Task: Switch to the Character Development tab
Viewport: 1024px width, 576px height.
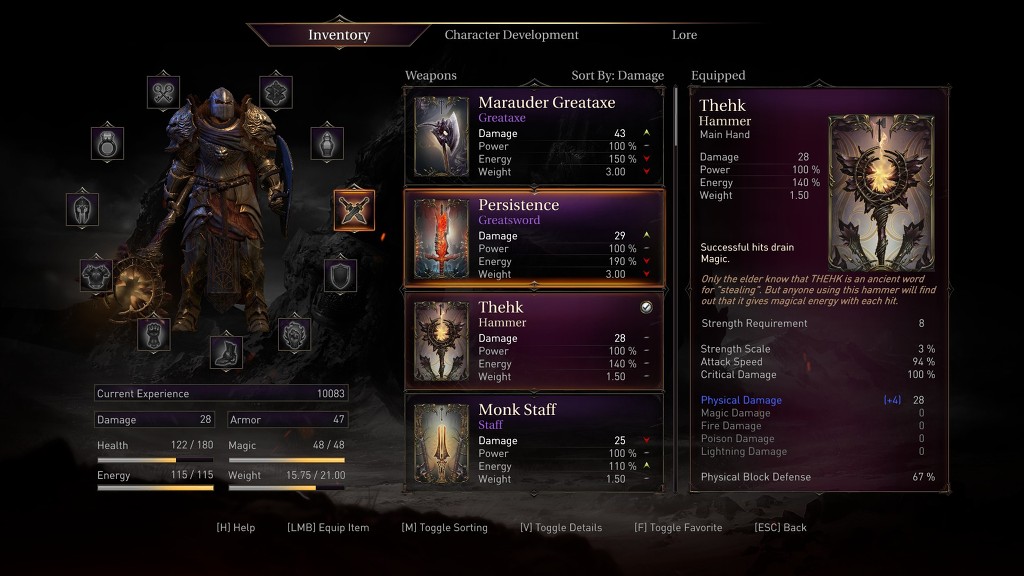Action: click(511, 35)
